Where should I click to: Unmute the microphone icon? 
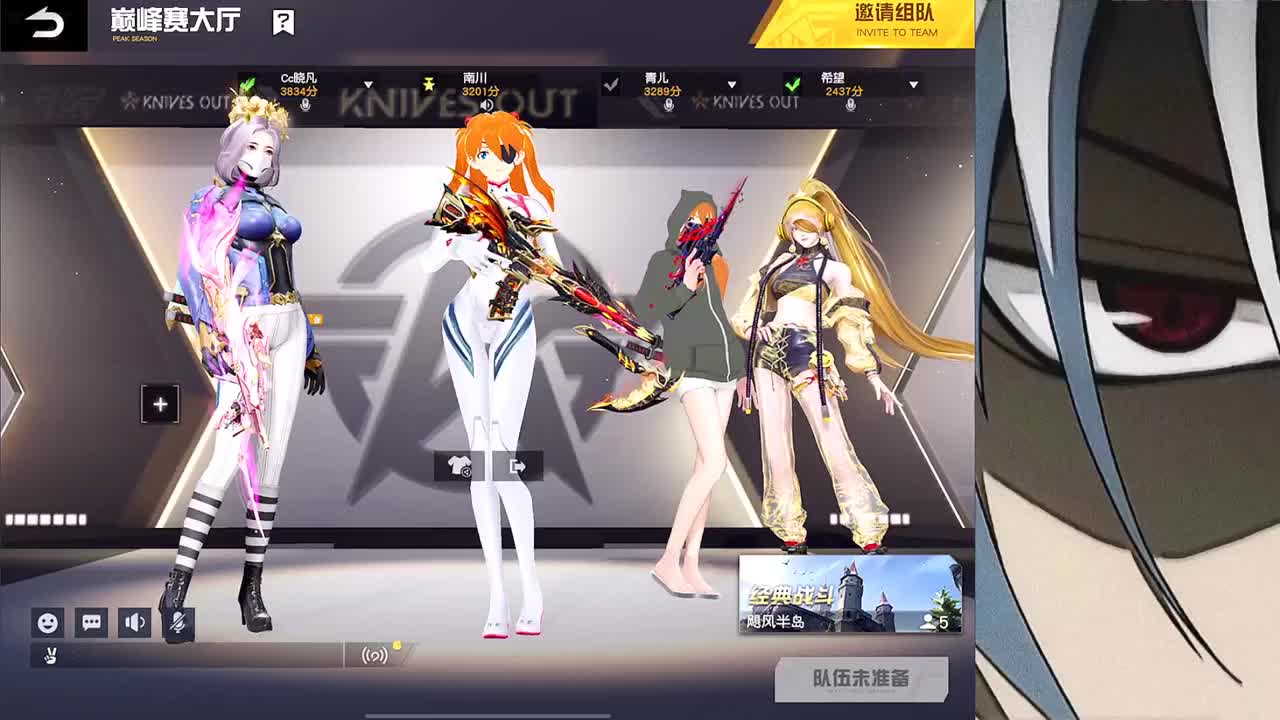pos(180,623)
